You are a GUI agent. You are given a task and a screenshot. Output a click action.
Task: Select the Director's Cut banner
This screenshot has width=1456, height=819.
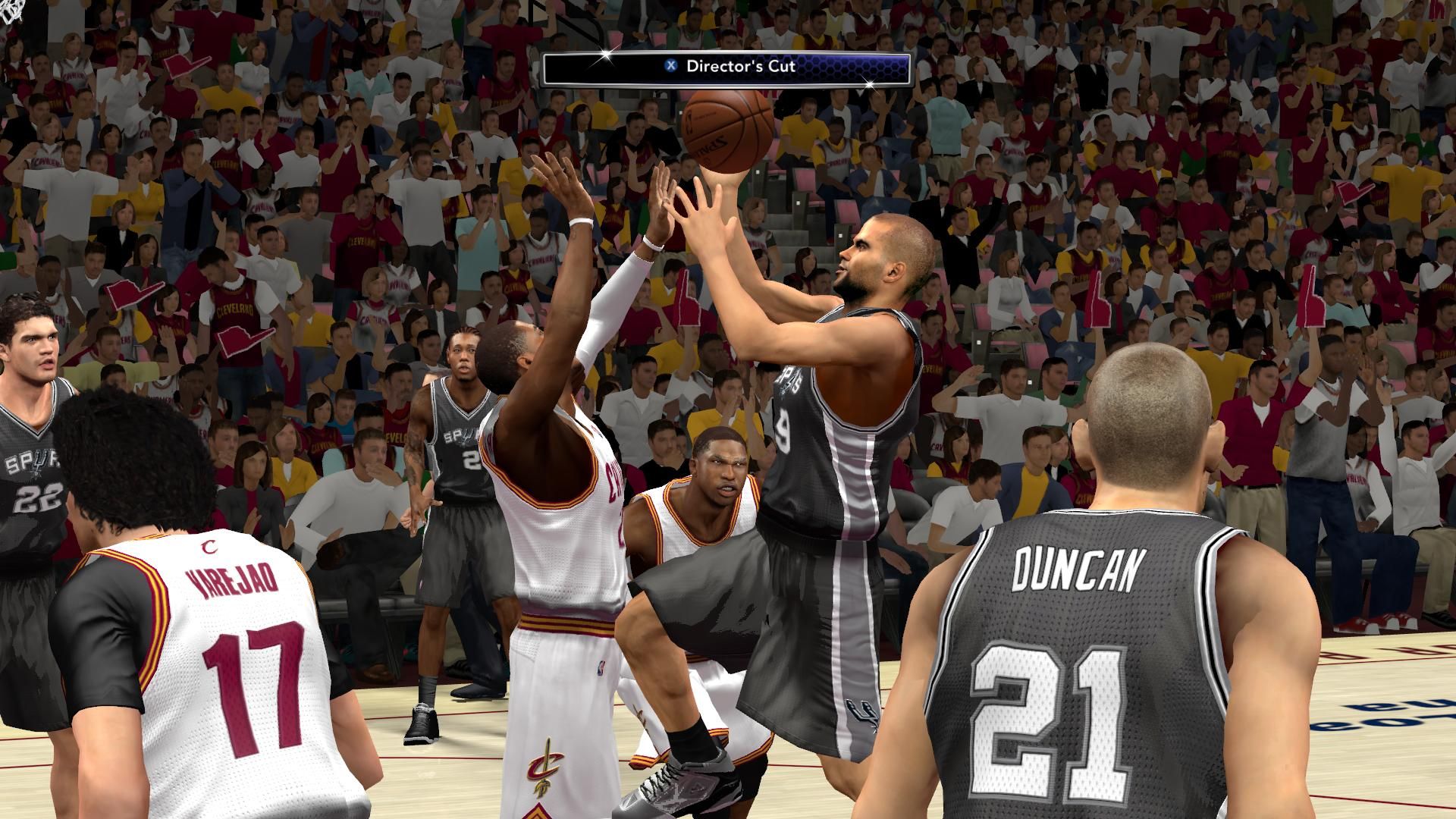tap(726, 67)
